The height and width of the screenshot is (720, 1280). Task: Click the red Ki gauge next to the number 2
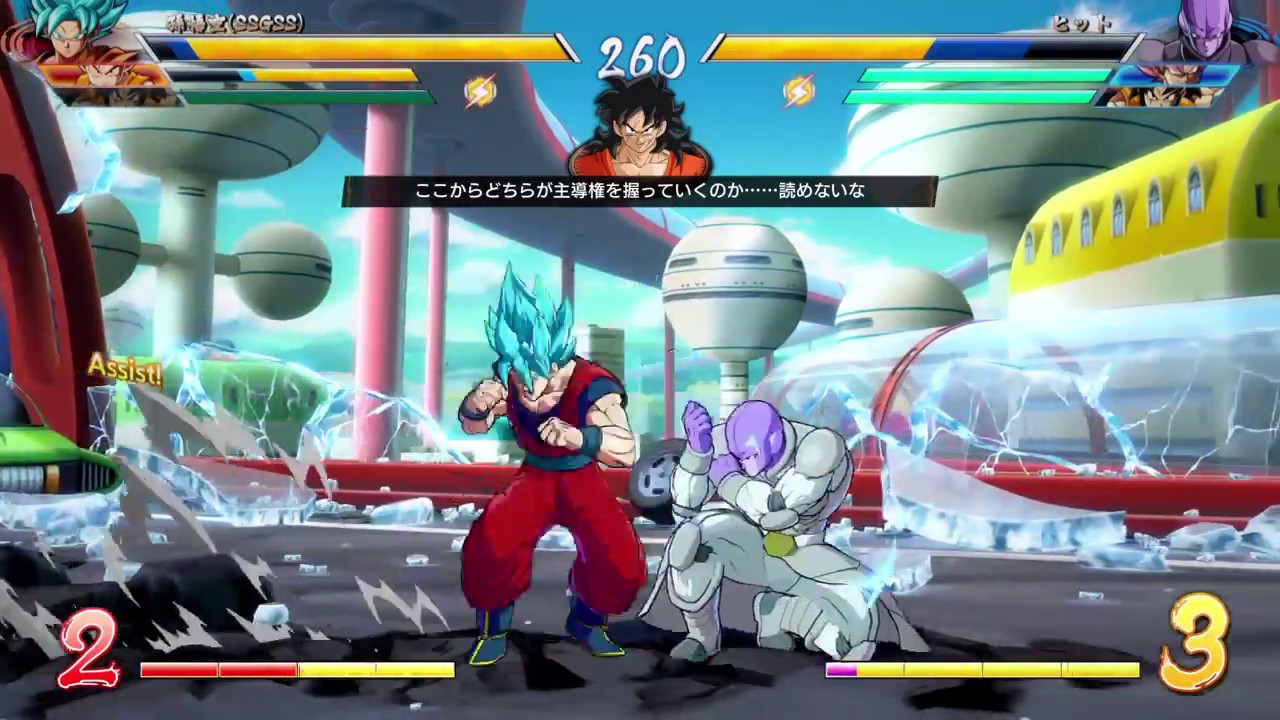[220, 670]
